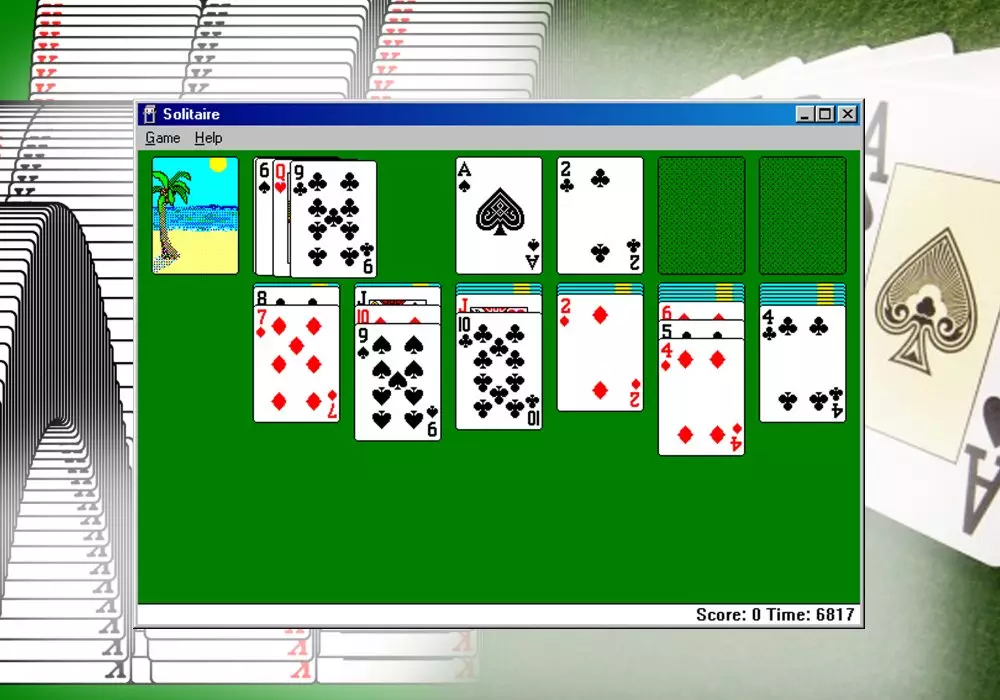Select the 2 of clubs foundation card
The height and width of the screenshot is (700, 1000).
pos(600,215)
